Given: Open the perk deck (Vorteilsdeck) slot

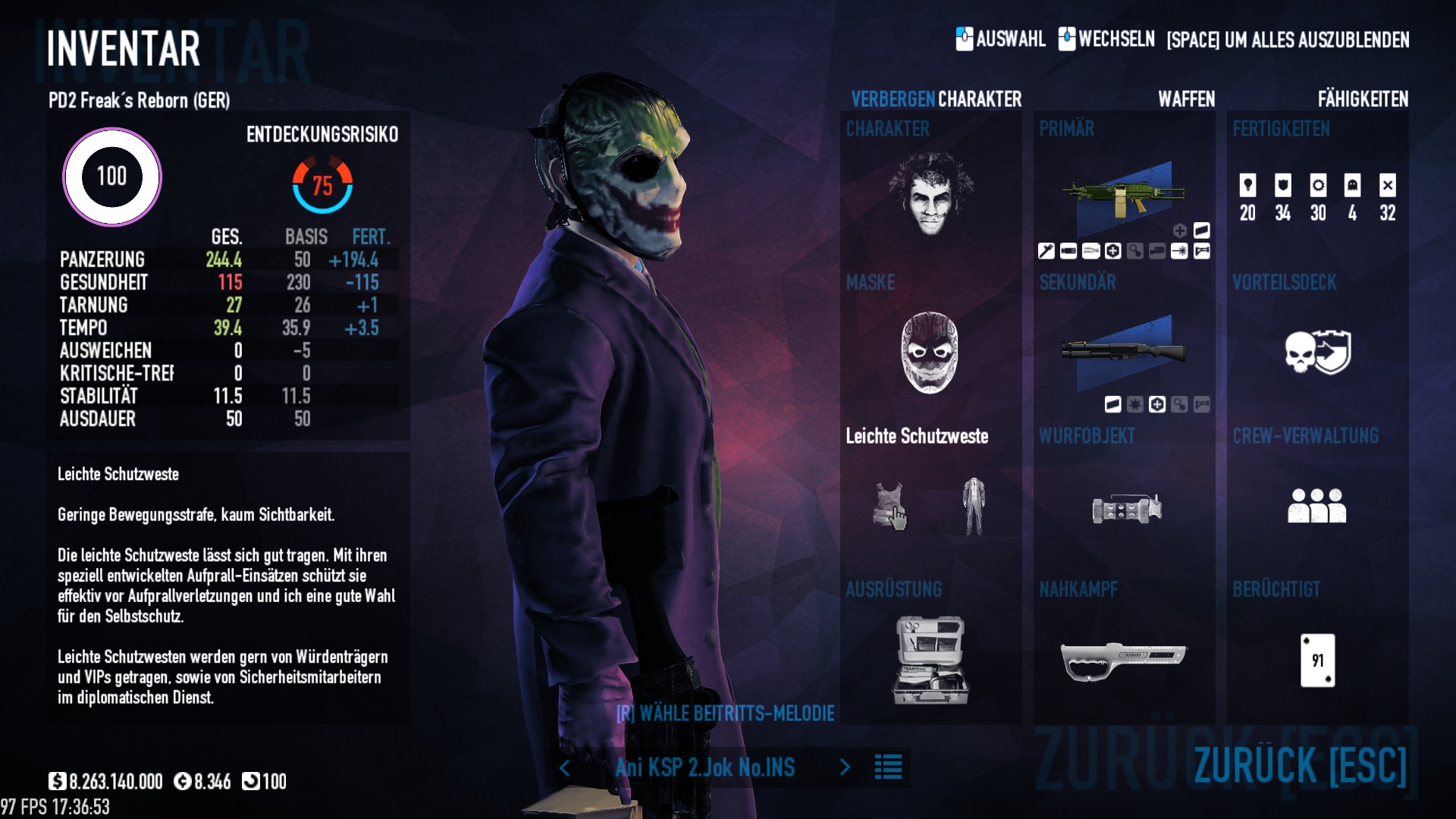Looking at the screenshot, I should tap(1317, 352).
